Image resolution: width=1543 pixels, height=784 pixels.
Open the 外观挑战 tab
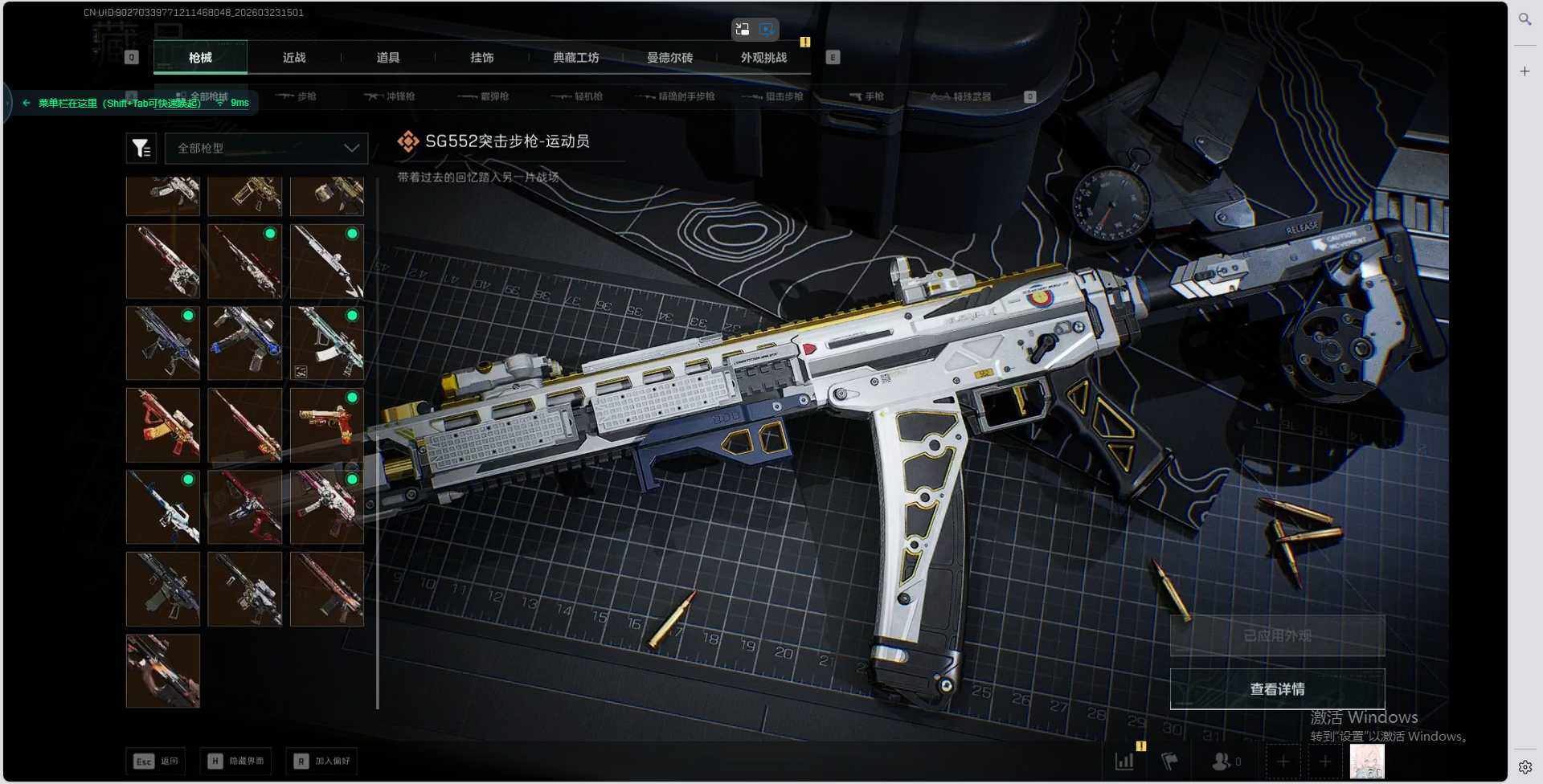[763, 58]
